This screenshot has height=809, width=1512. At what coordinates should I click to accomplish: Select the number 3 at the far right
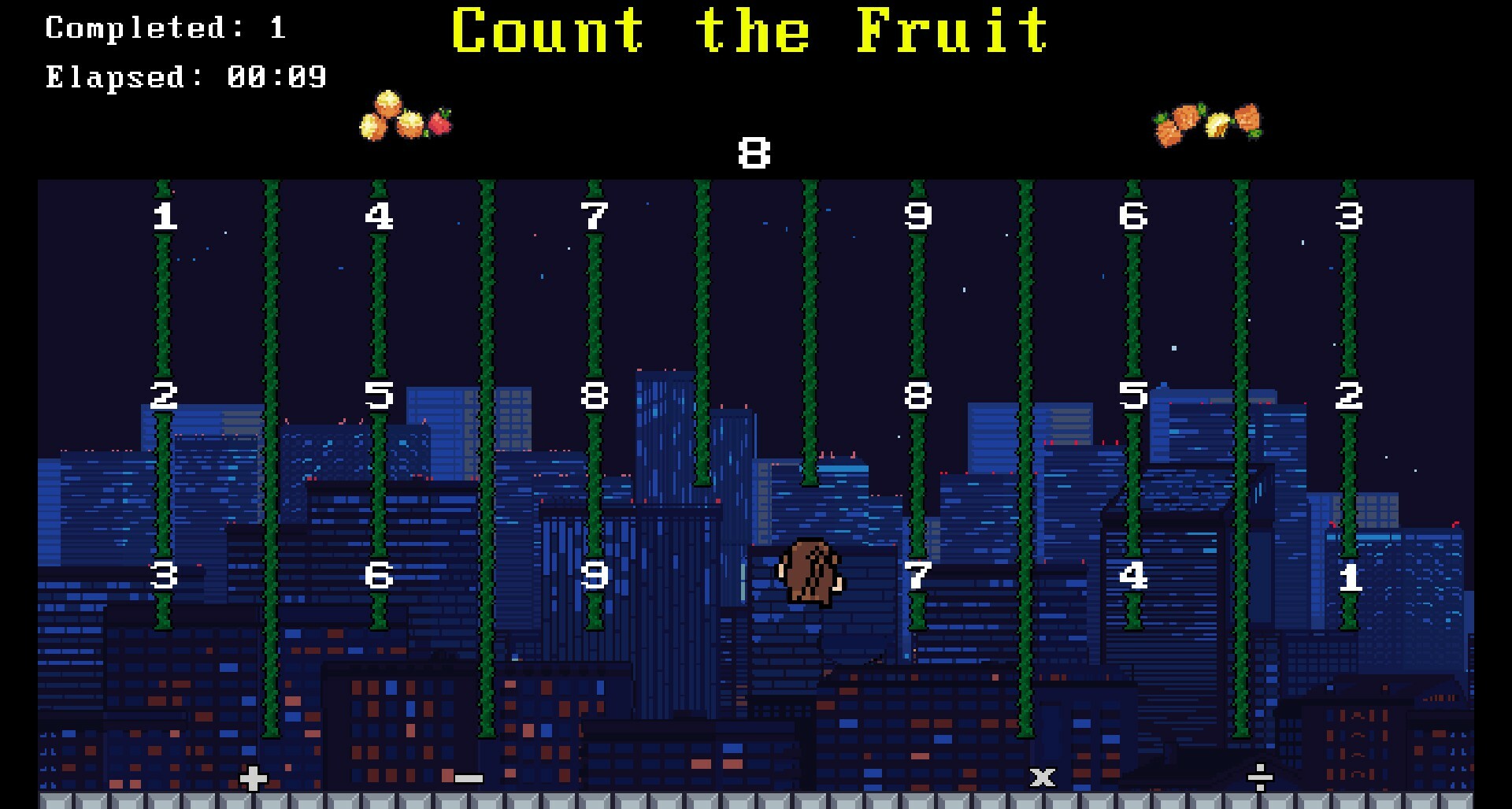point(1350,213)
